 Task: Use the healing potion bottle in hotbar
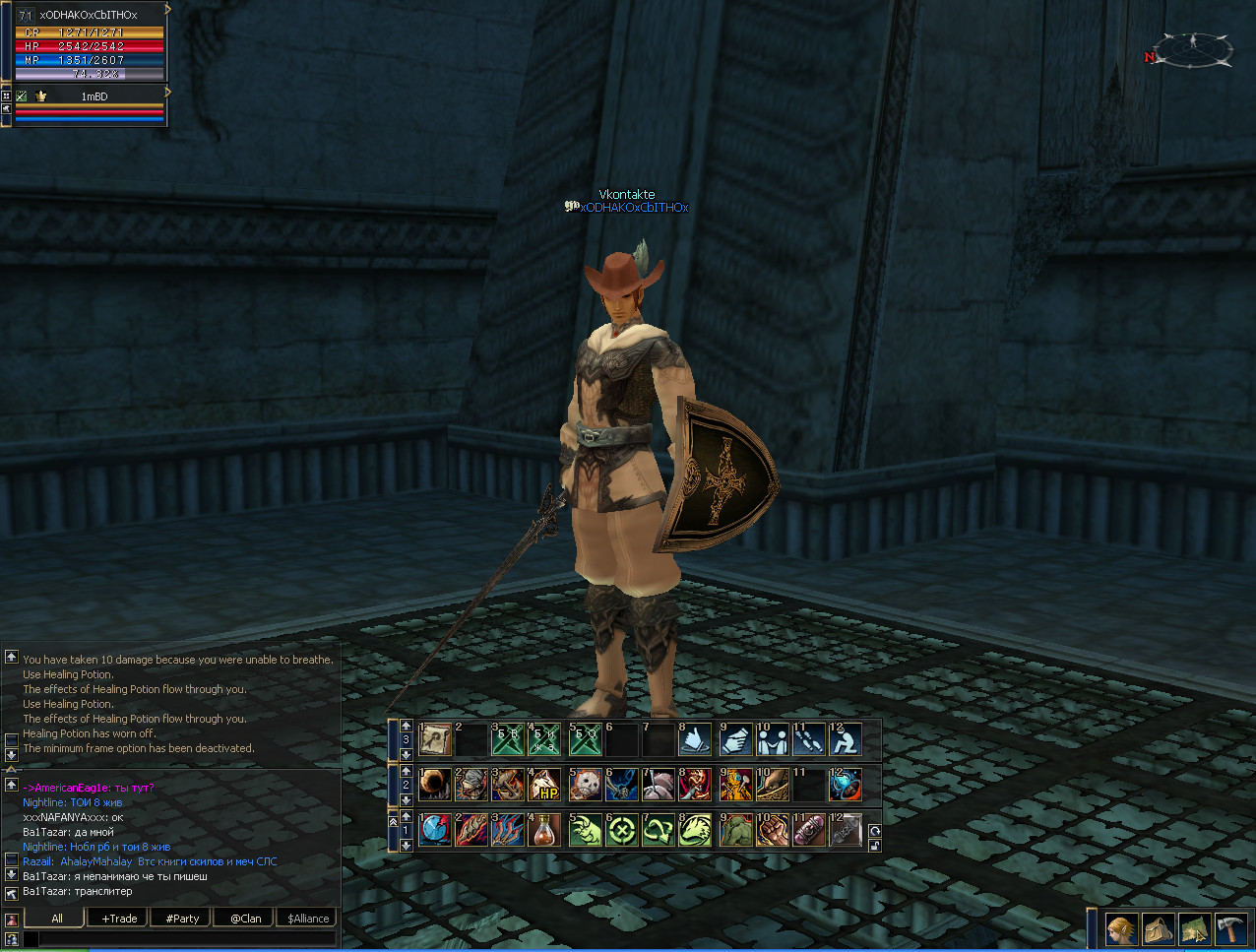point(544,830)
